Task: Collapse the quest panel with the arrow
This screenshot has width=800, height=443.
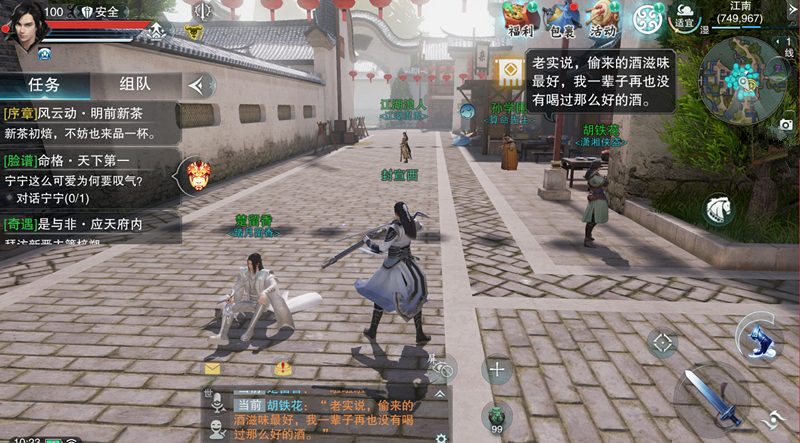Action: pyautogui.click(x=200, y=85)
